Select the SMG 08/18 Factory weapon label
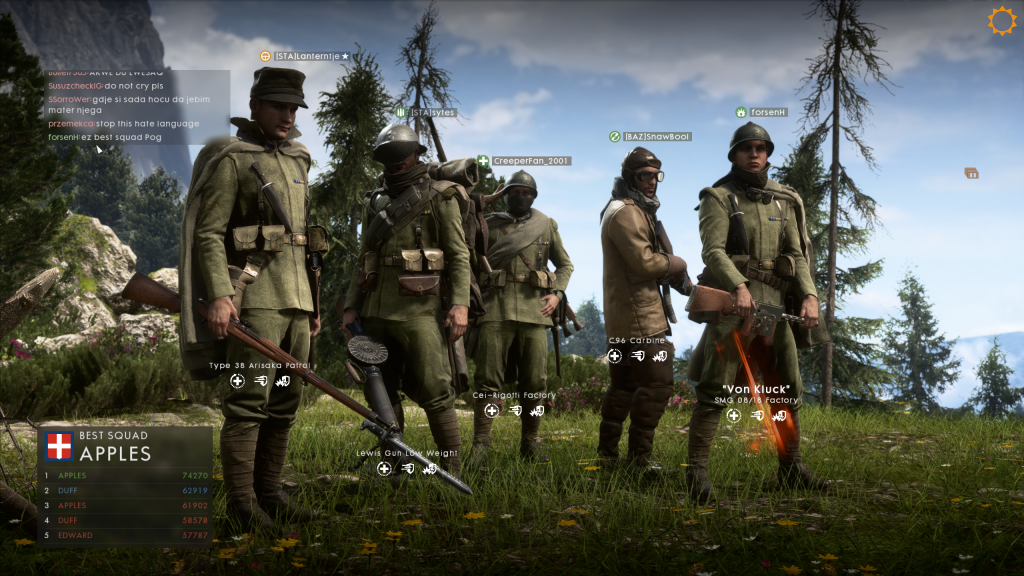1024x576 pixels. pyautogui.click(x=760, y=400)
